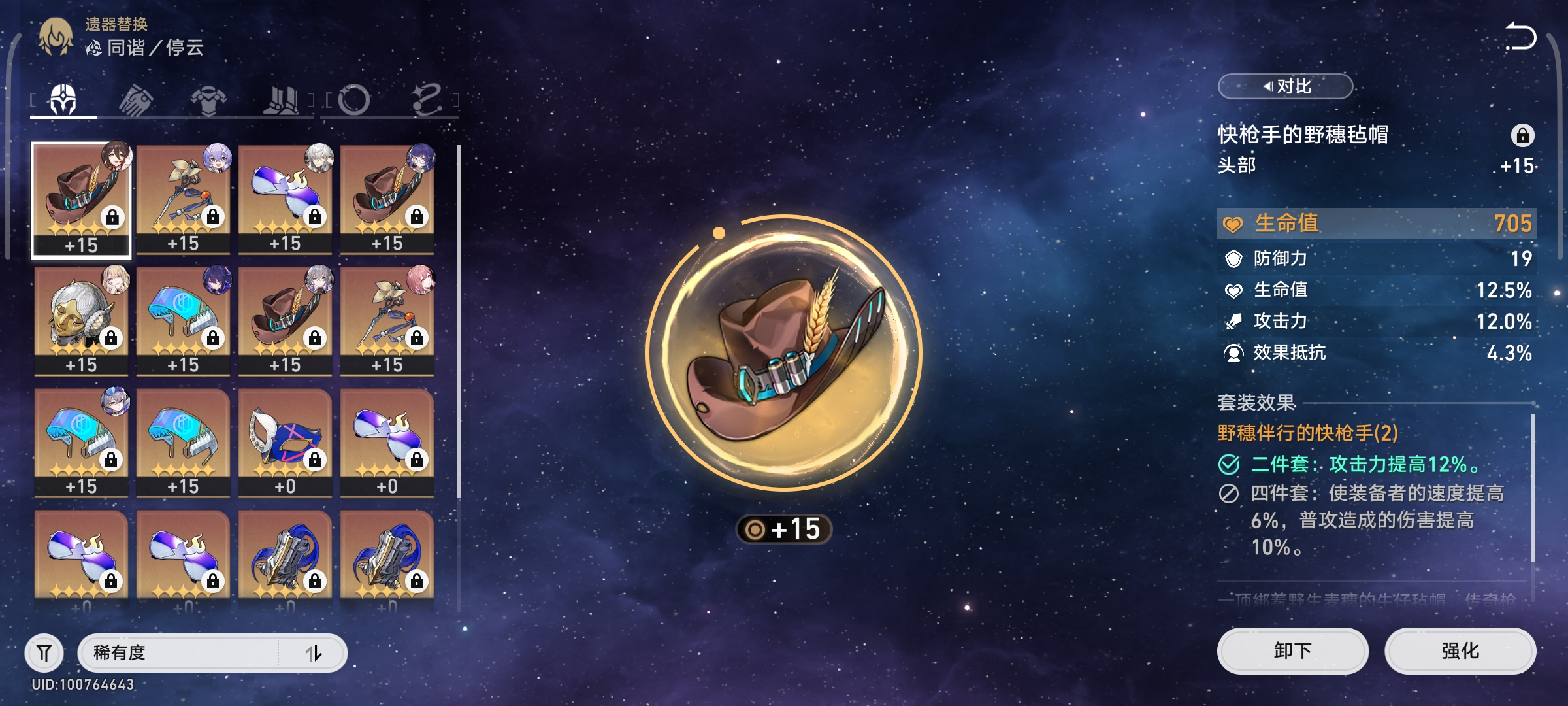Switch to the body armor tab
This screenshot has height=706, width=1568.
tap(208, 101)
